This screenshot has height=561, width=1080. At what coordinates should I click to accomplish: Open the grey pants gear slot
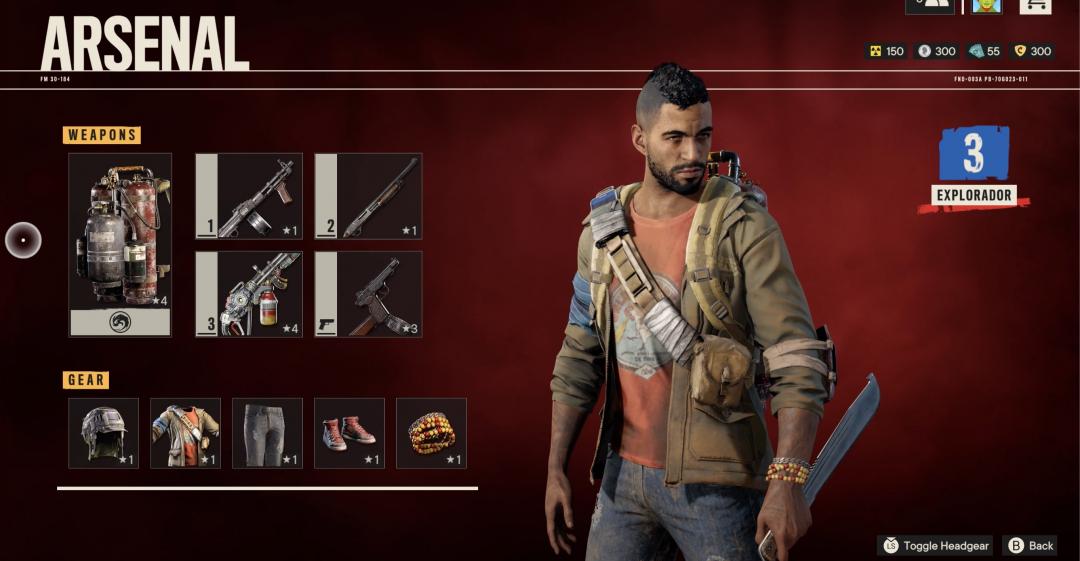tap(267, 433)
